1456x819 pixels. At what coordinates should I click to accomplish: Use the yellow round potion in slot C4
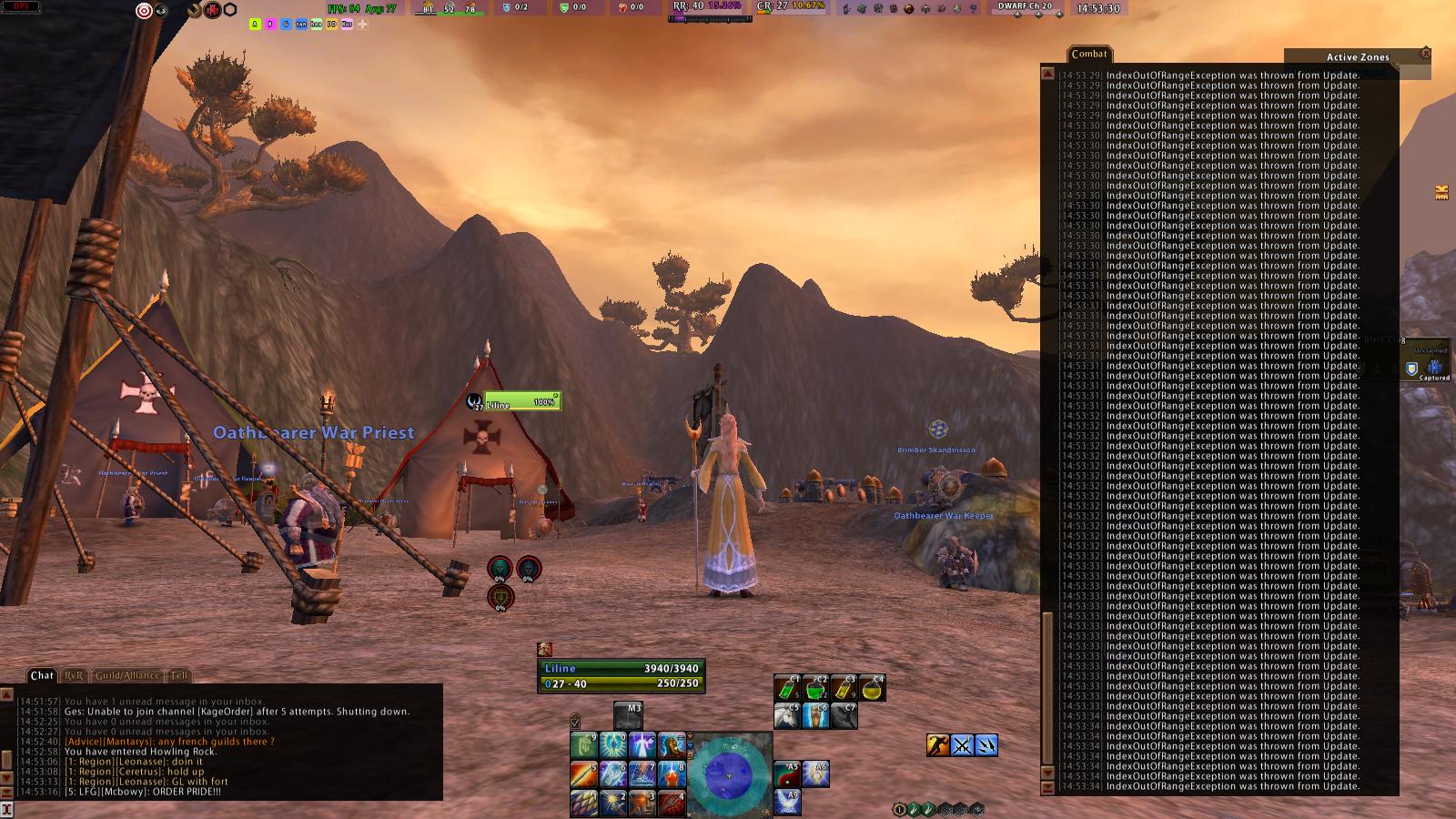(x=872, y=687)
